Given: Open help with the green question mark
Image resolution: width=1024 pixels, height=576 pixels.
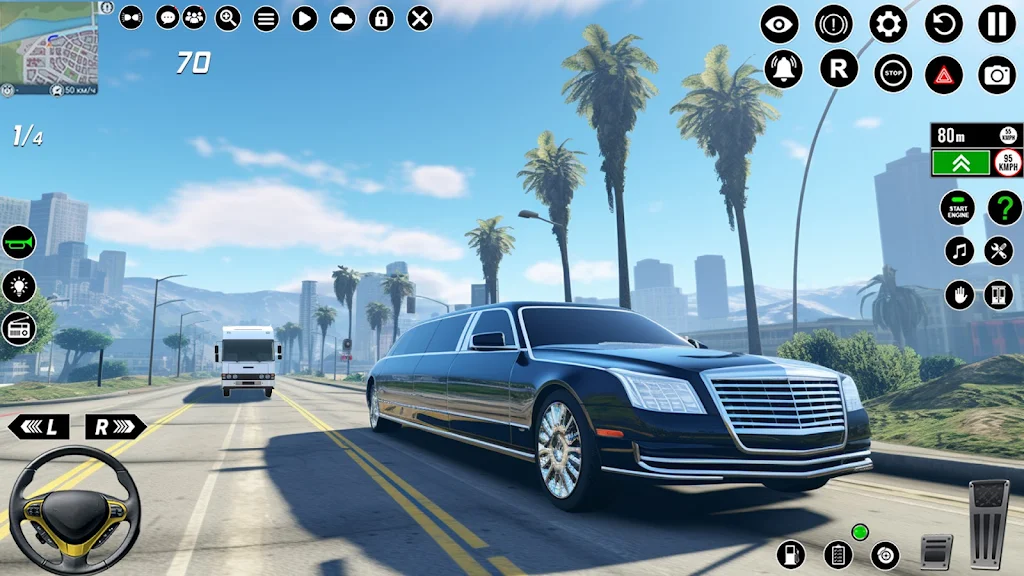Looking at the screenshot, I should click(x=1004, y=208).
